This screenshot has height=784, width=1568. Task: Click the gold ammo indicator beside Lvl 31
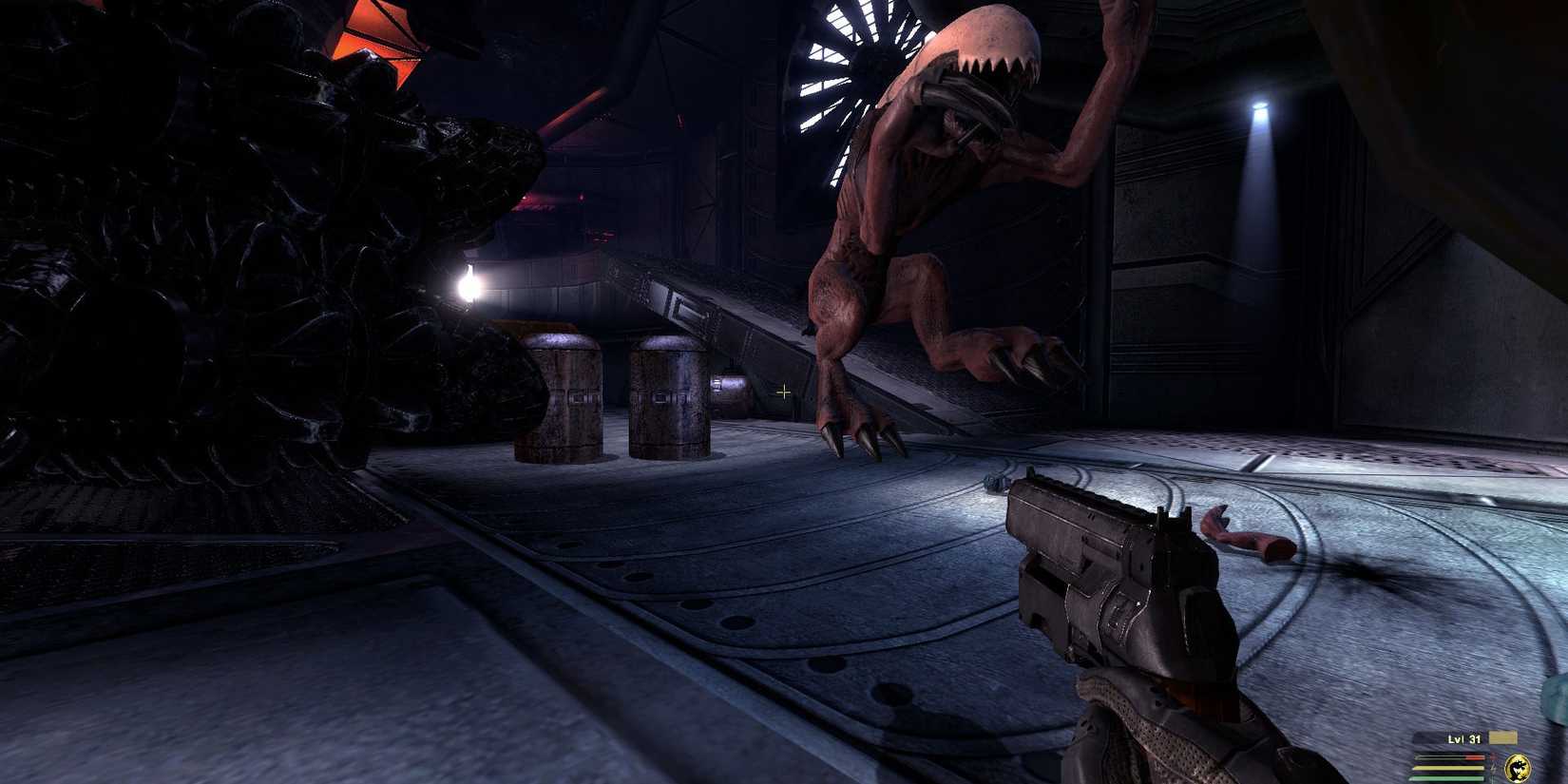click(1501, 737)
